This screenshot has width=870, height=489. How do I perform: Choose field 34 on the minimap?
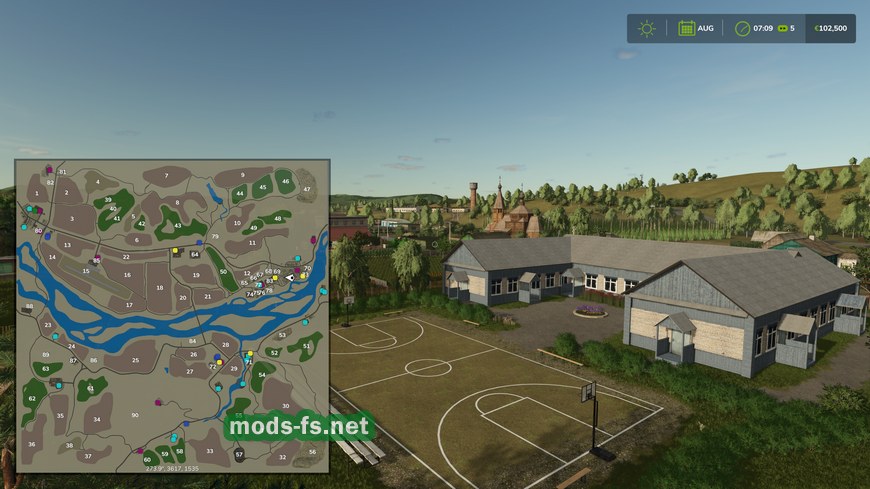click(x=97, y=419)
